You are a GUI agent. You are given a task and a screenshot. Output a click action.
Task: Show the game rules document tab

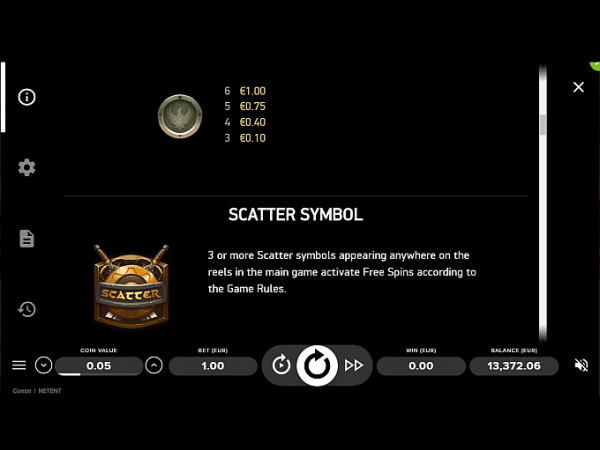tap(27, 238)
